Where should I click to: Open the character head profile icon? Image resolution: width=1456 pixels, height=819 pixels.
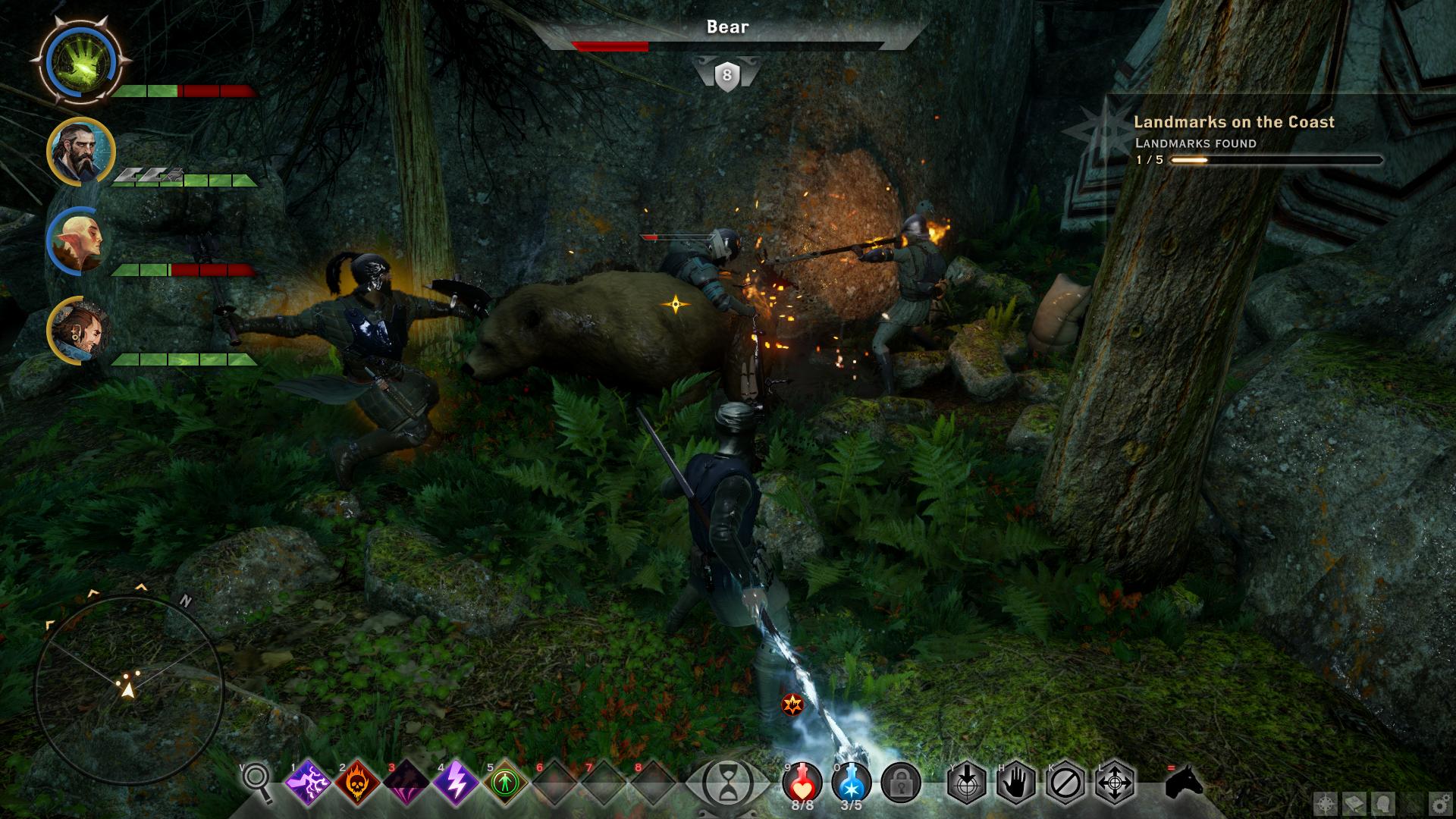pyautogui.click(x=1382, y=805)
